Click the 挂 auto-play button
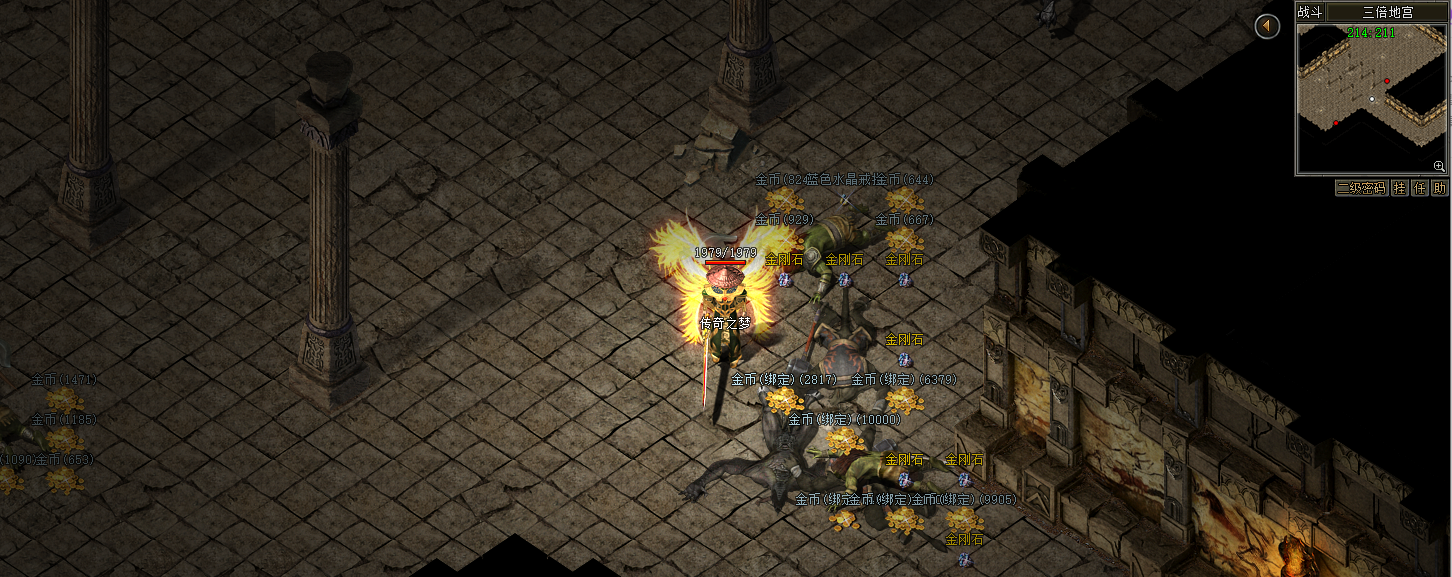The height and width of the screenshot is (577, 1452). point(1399,188)
